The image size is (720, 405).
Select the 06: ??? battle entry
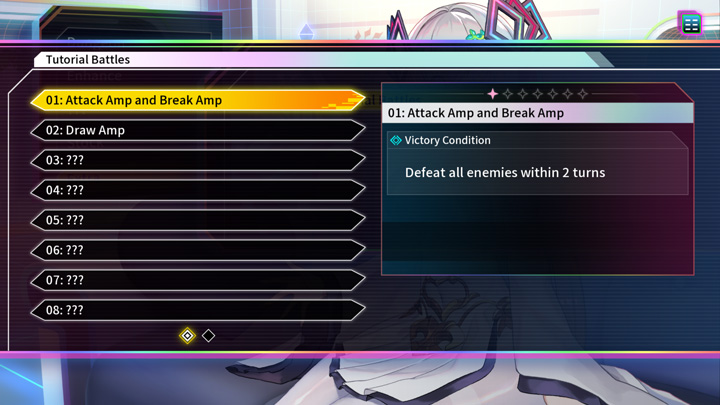[x=197, y=250]
